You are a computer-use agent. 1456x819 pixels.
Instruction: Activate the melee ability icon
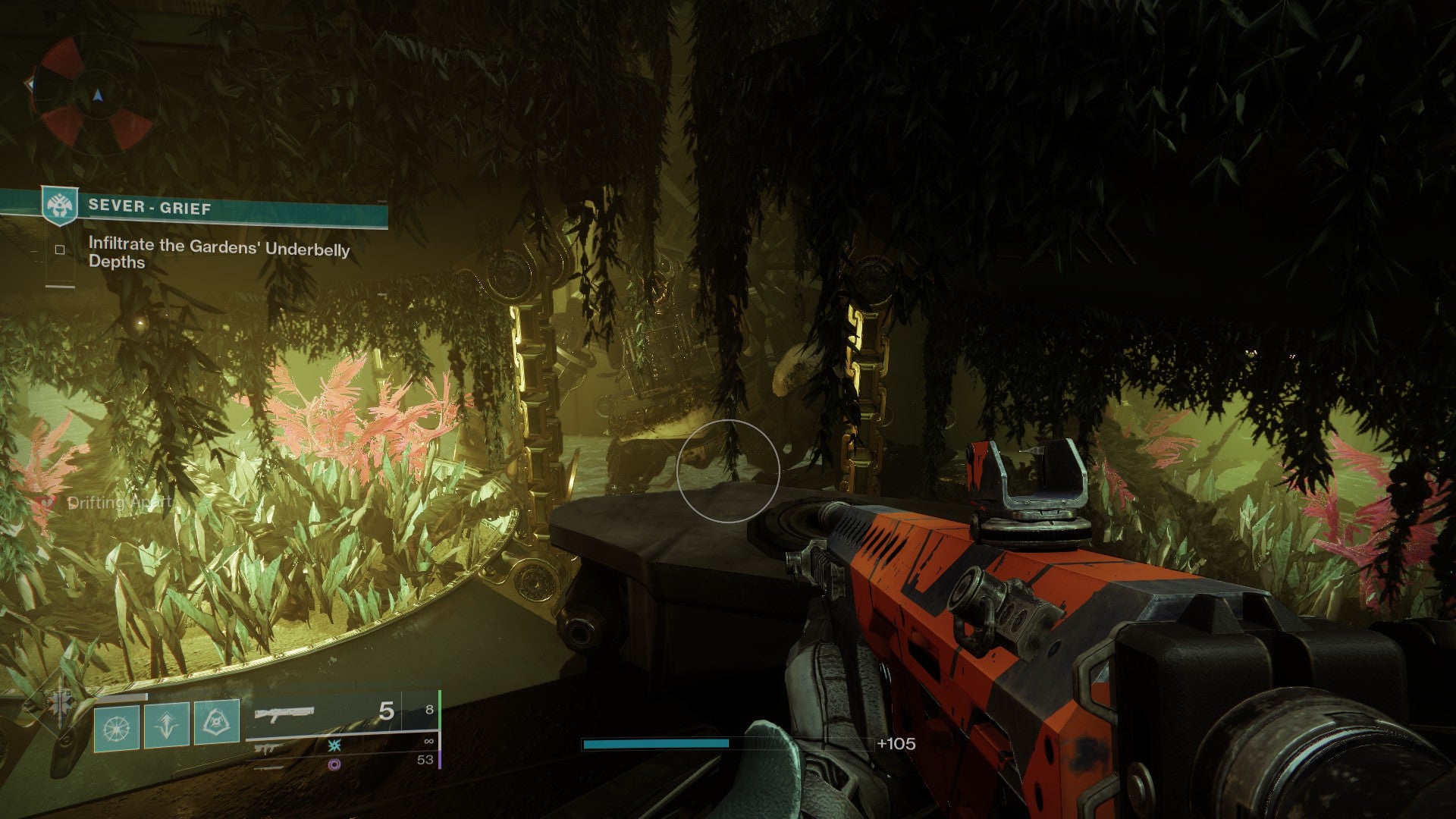217,723
